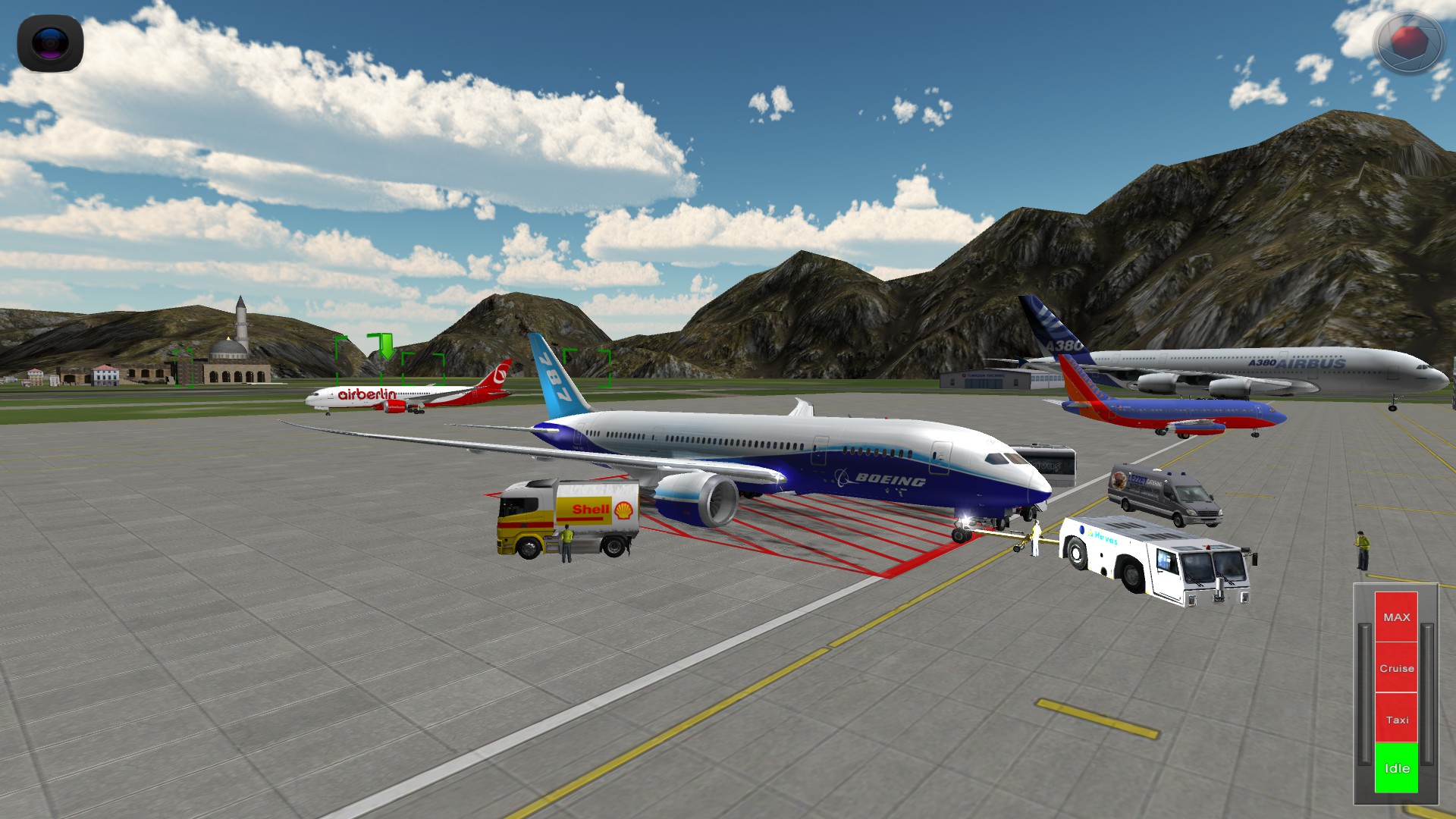Click the ground crew marshaller

tap(1037, 538)
